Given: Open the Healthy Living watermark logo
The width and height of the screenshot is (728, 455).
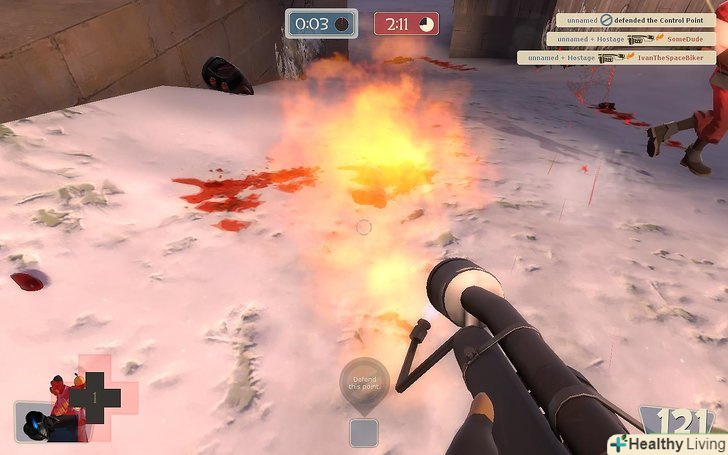Looking at the screenshot, I should pyautogui.click(x=667, y=443).
